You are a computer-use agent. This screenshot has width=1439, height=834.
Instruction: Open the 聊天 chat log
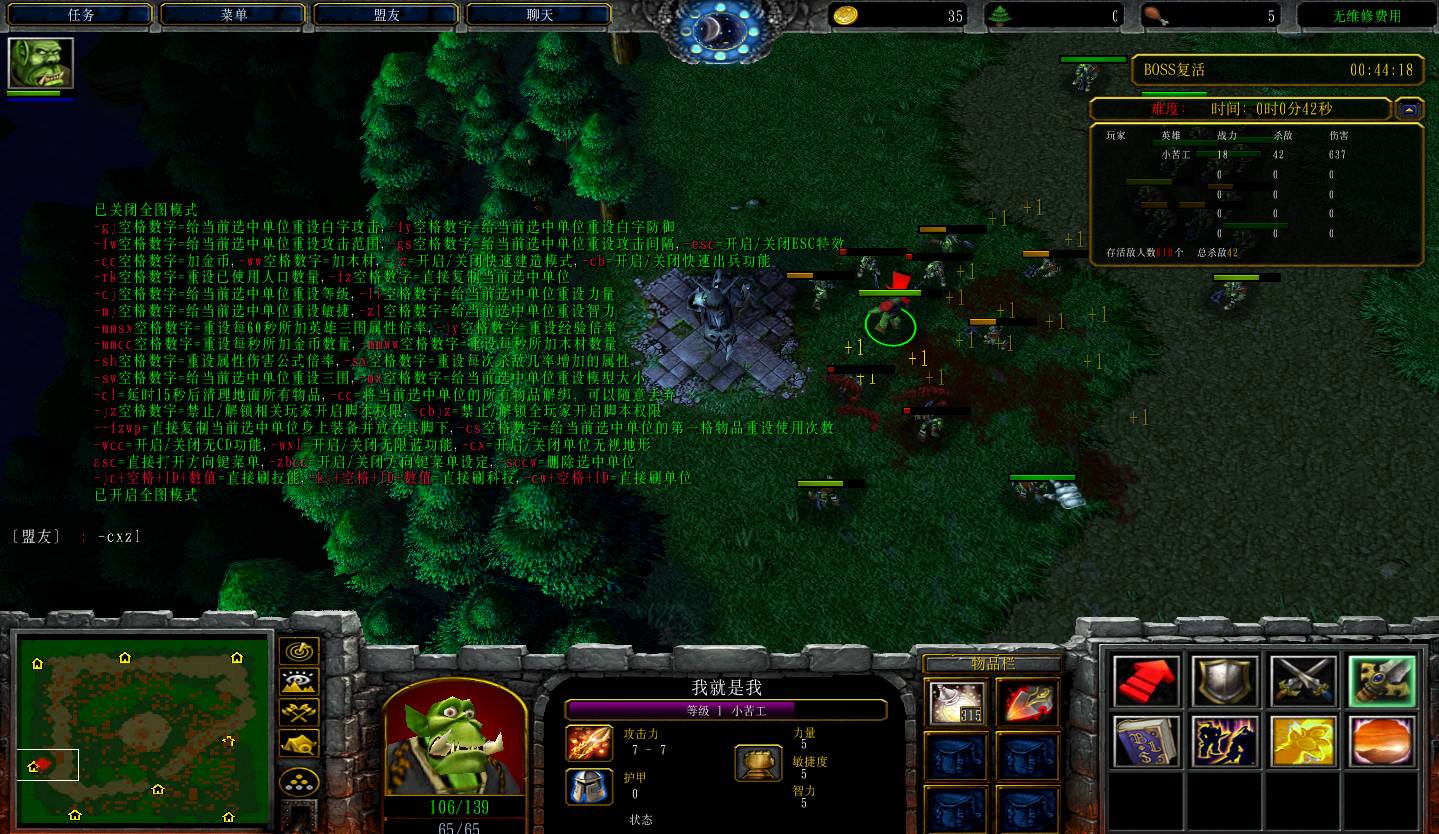pyautogui.click(x=539, y=15)
